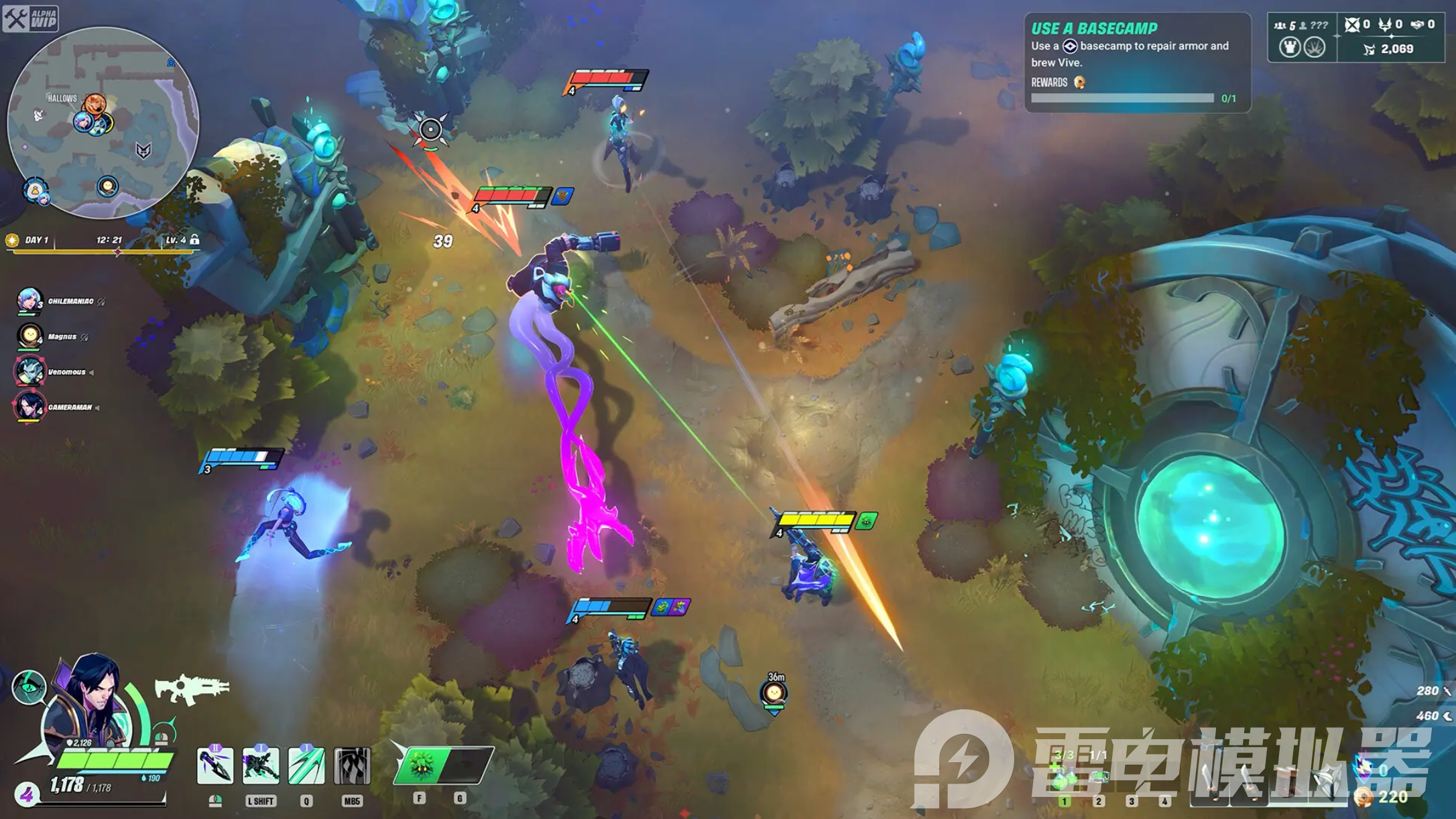Trigger the greyed-out MB5 ability
The height and width of the screenshot is (819, 1456).
[x=352, y=766]
